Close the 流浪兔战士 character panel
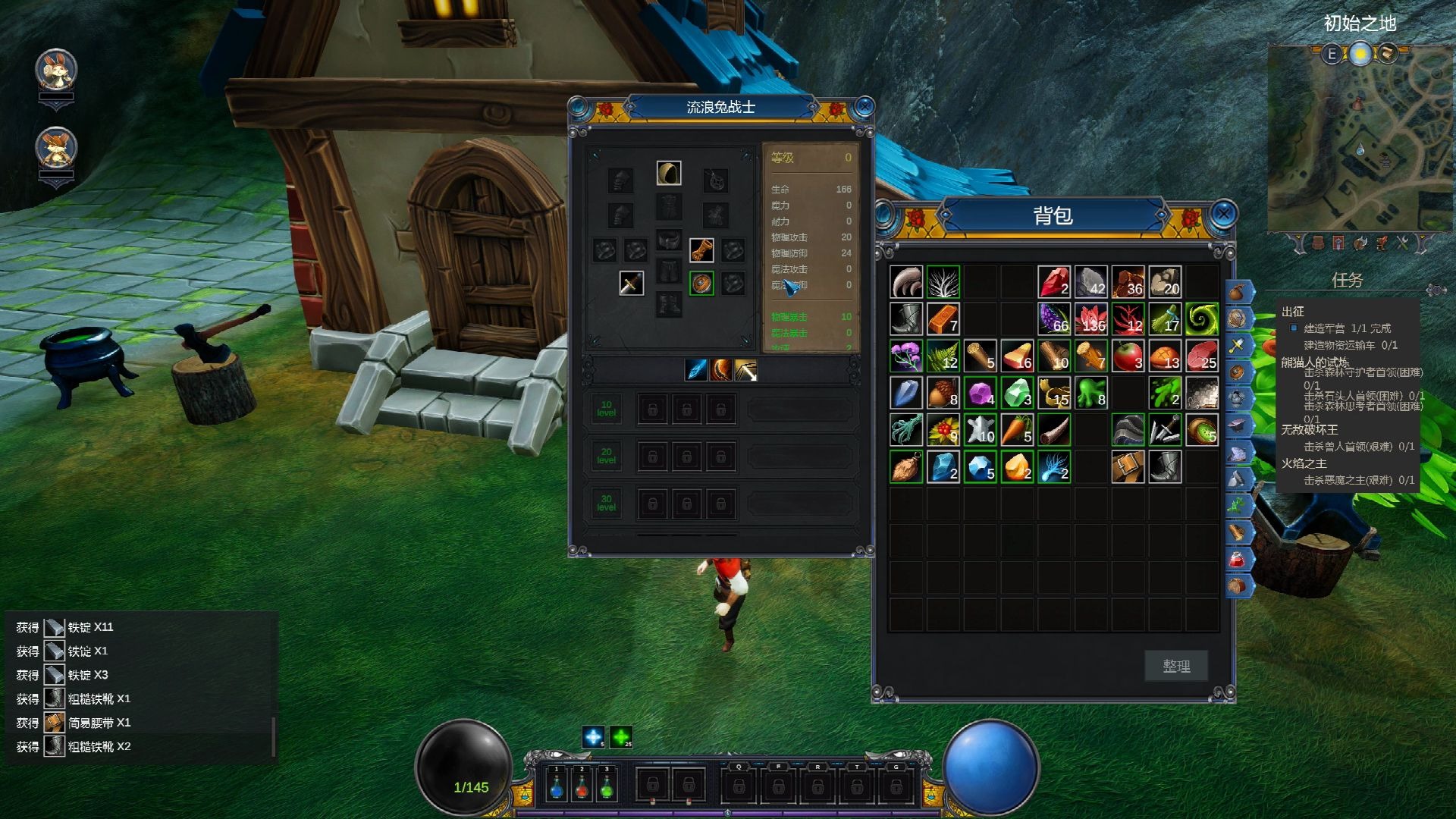Viewport: 1456px width, 819px height. coord(864,108)
